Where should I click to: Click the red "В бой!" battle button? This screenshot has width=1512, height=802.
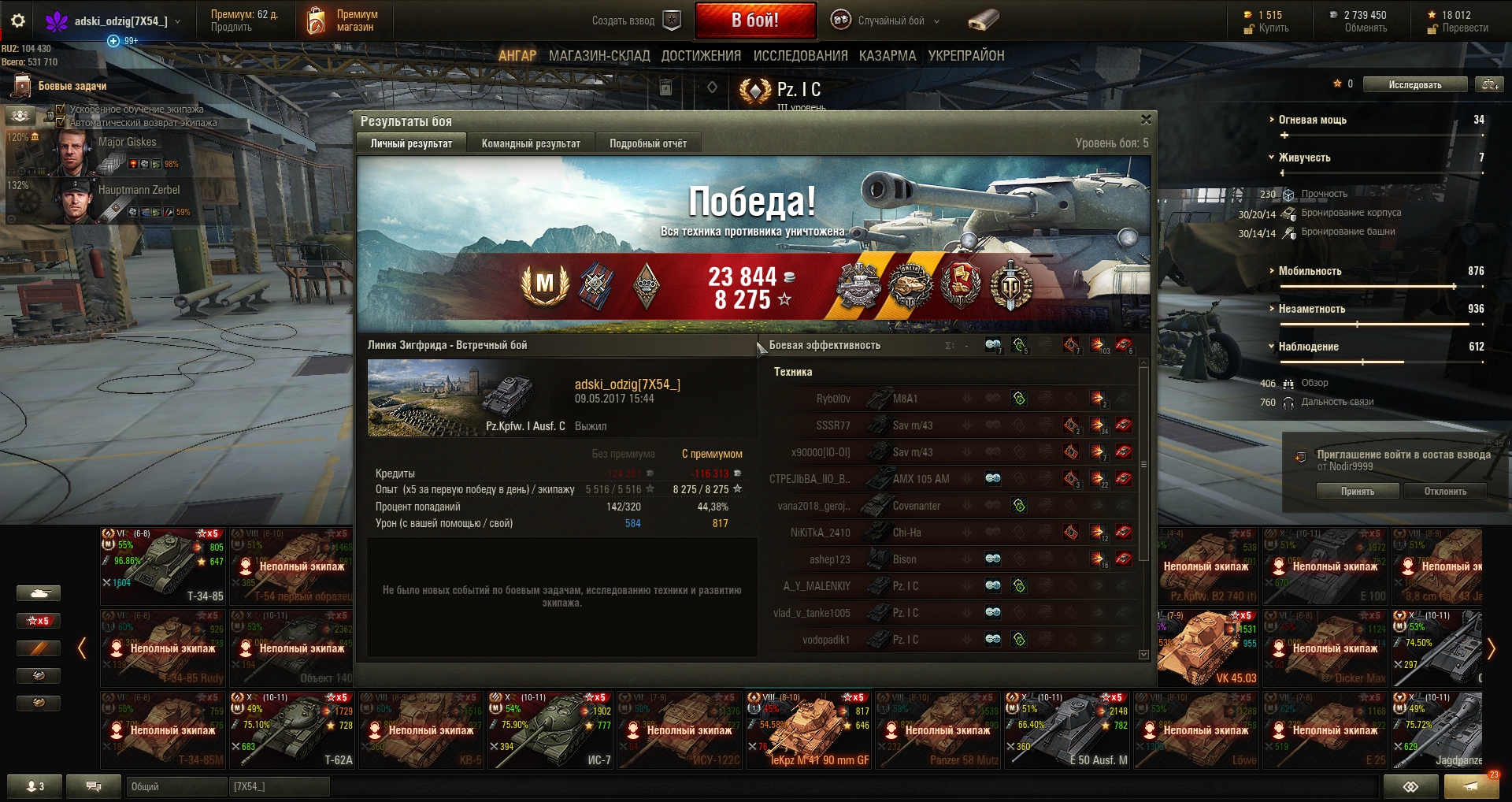pos(754,20)
